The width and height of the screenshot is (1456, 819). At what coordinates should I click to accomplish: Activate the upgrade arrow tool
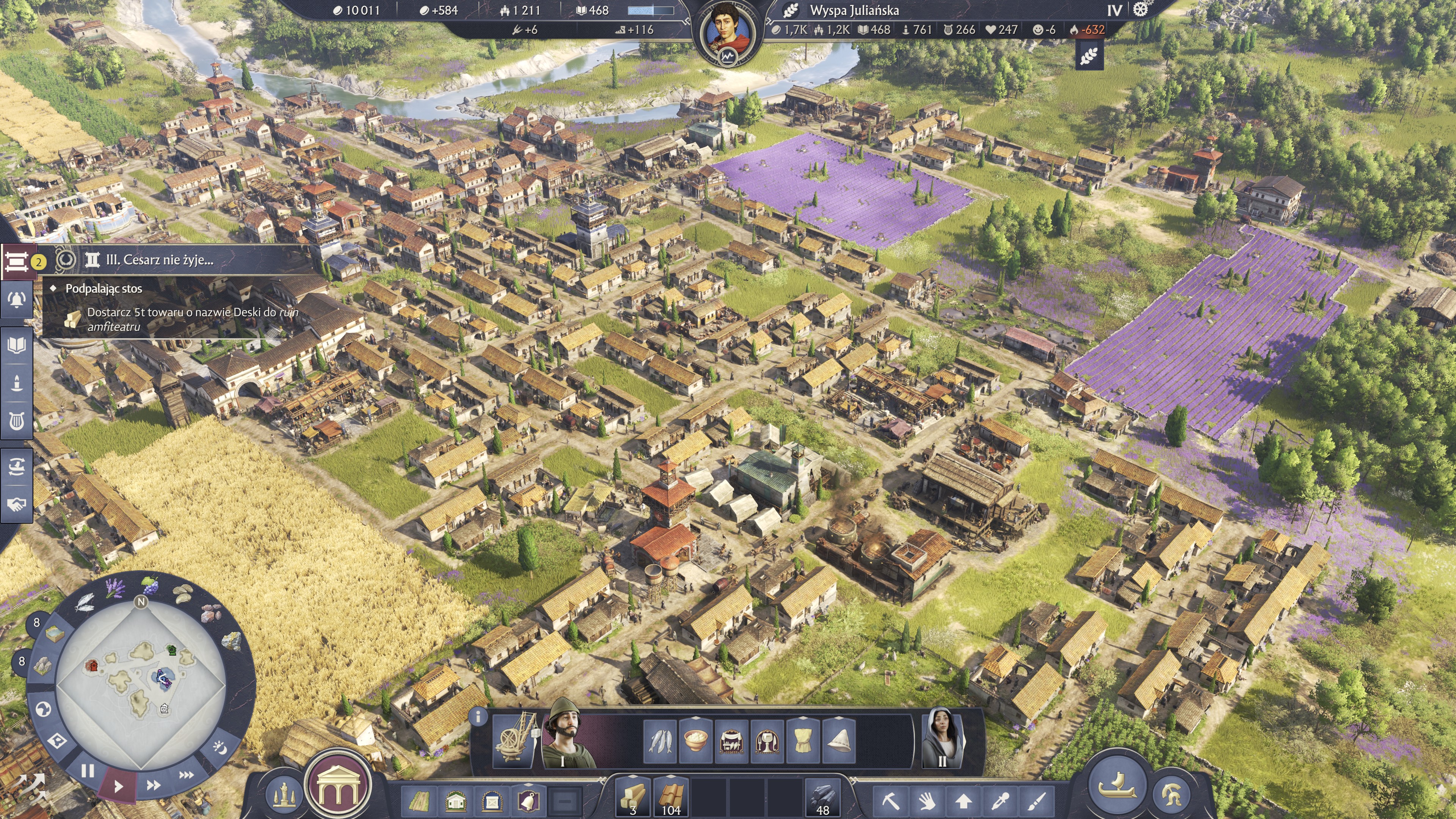click(x=963, y=800)
